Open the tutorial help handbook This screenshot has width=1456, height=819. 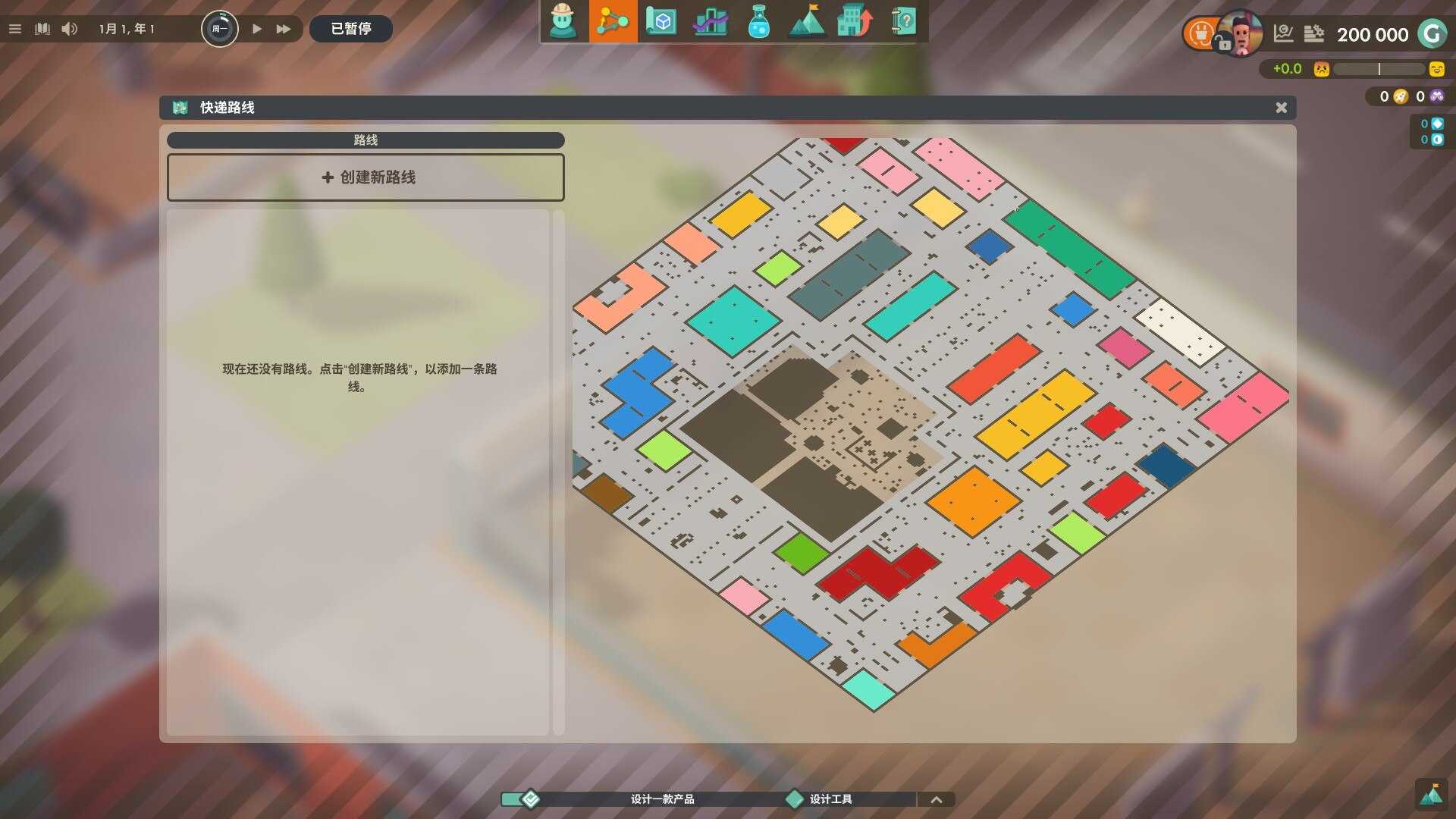click(902, 22)
